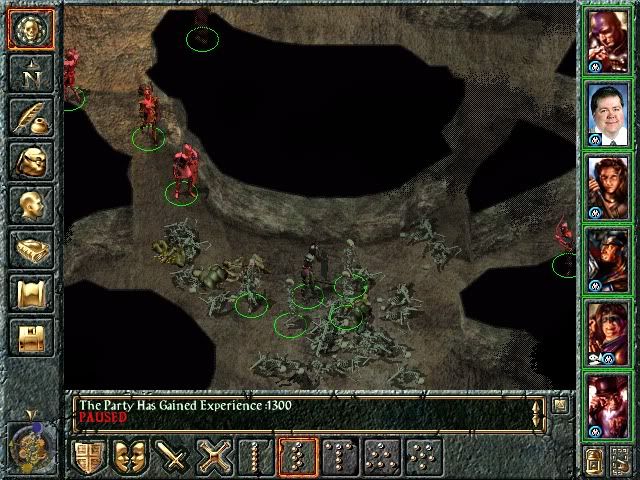Viewport: 640px width, 480px height.
Task: Show the character record bald head button
Action: 30,205
